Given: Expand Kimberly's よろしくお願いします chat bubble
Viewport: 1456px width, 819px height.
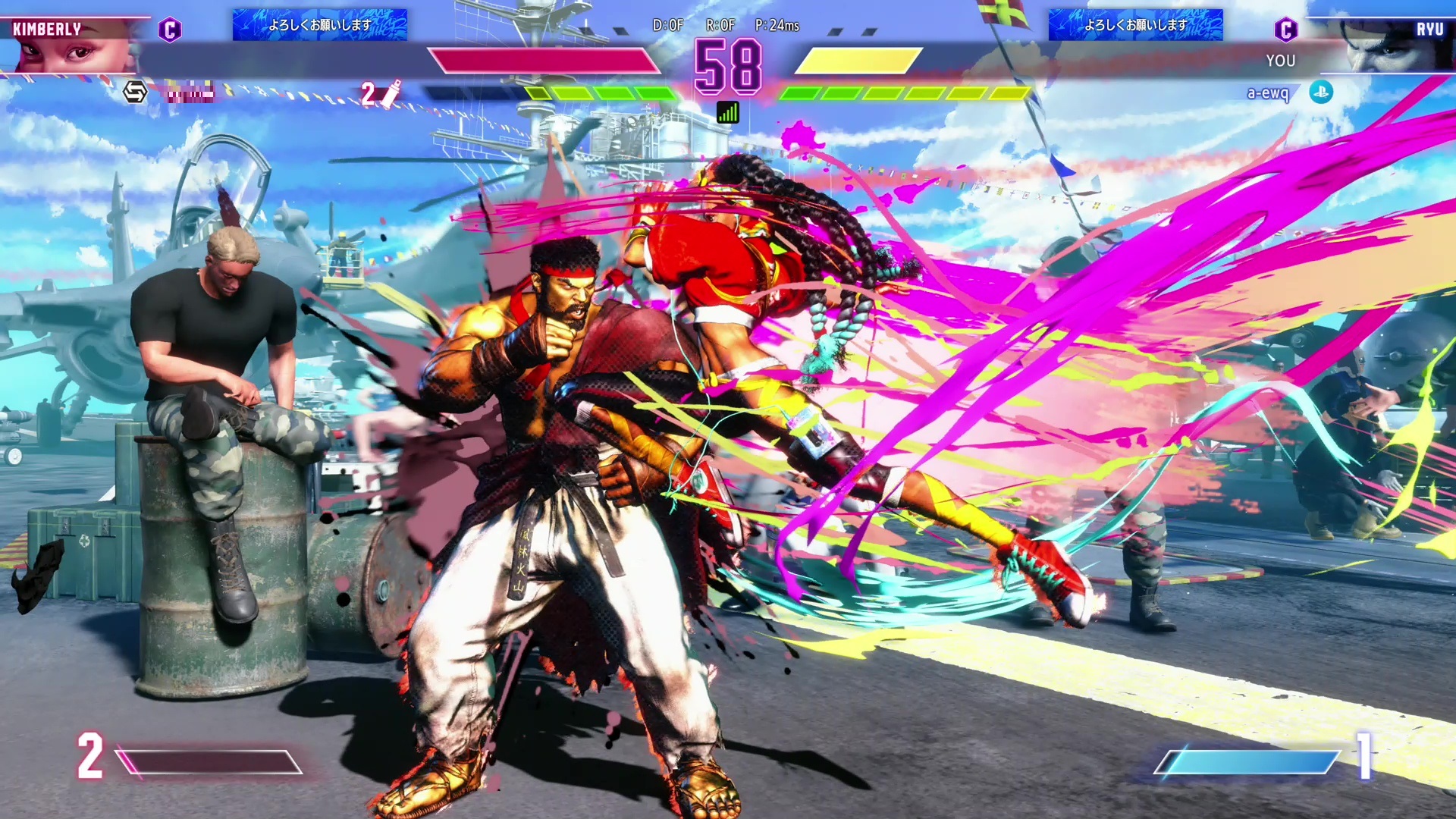Looking at the screenshot, I should tap(319, 26).
